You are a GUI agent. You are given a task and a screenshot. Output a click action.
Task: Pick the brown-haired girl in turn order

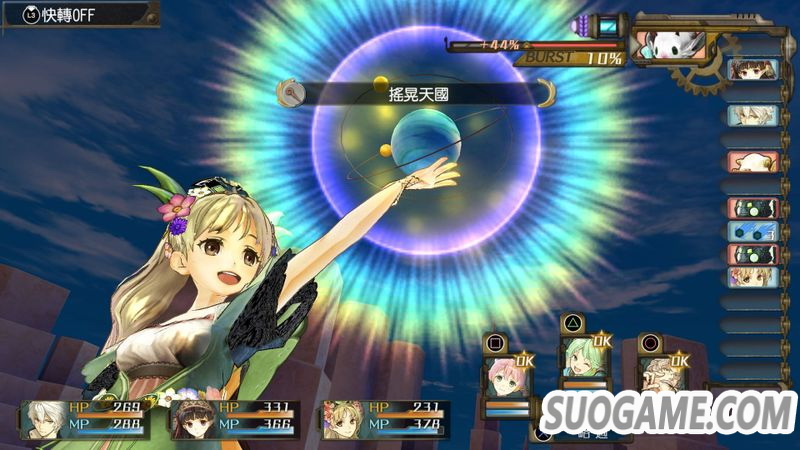coord(750,69)
